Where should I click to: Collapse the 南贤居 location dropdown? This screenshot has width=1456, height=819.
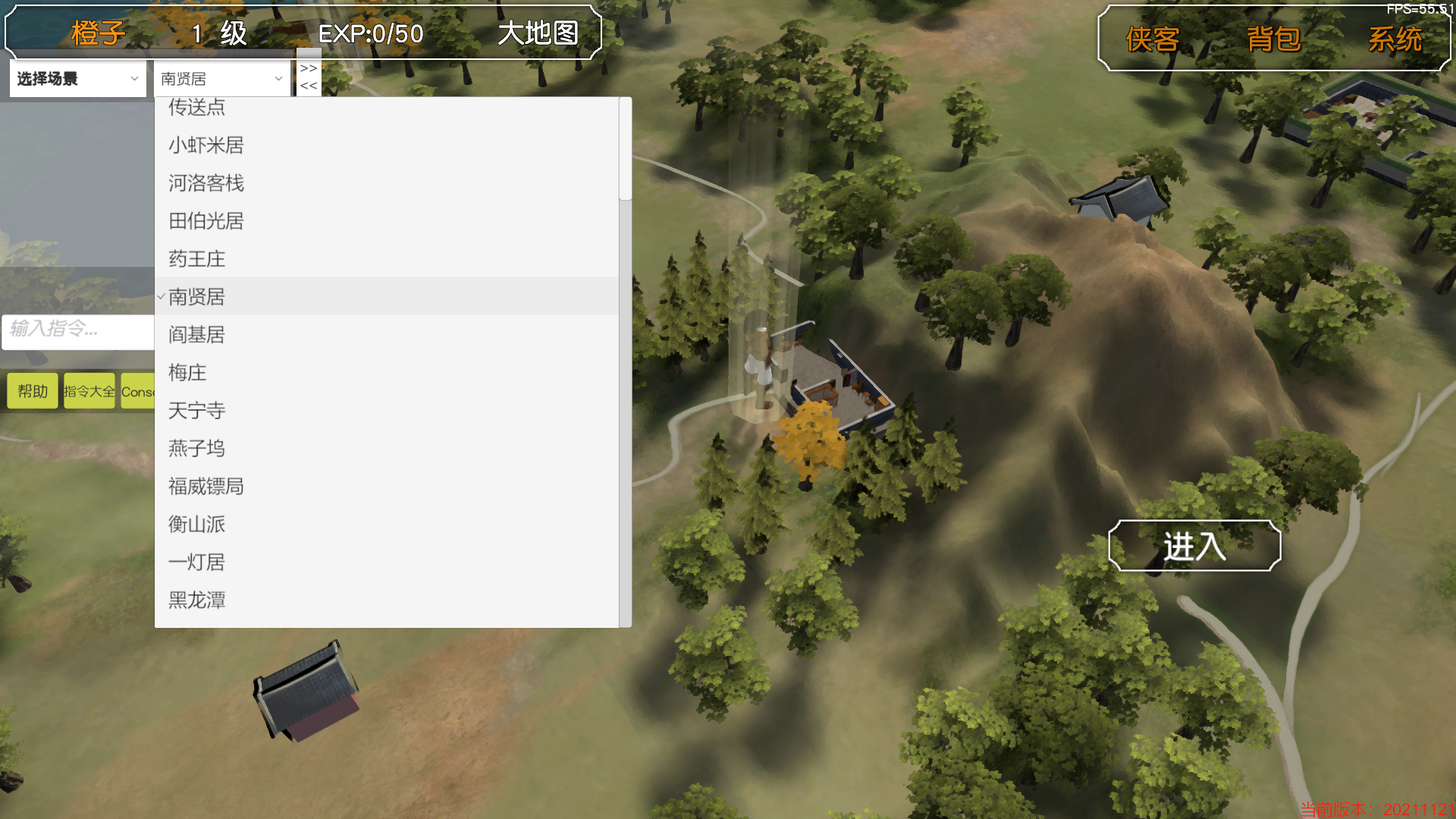tap(221, 79)
